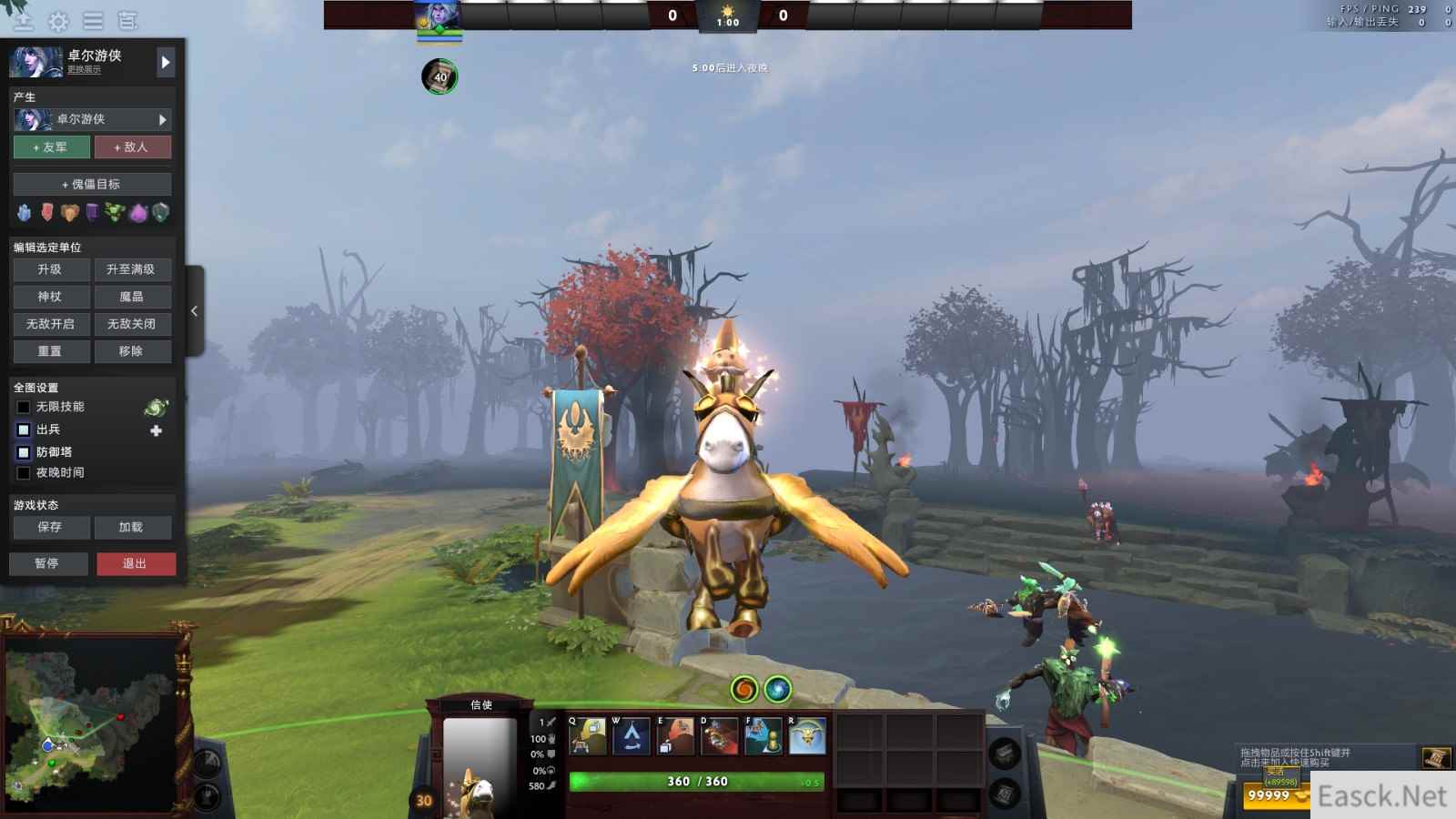Enable 夜晚时间 night time checkbox

coord(24,473)
